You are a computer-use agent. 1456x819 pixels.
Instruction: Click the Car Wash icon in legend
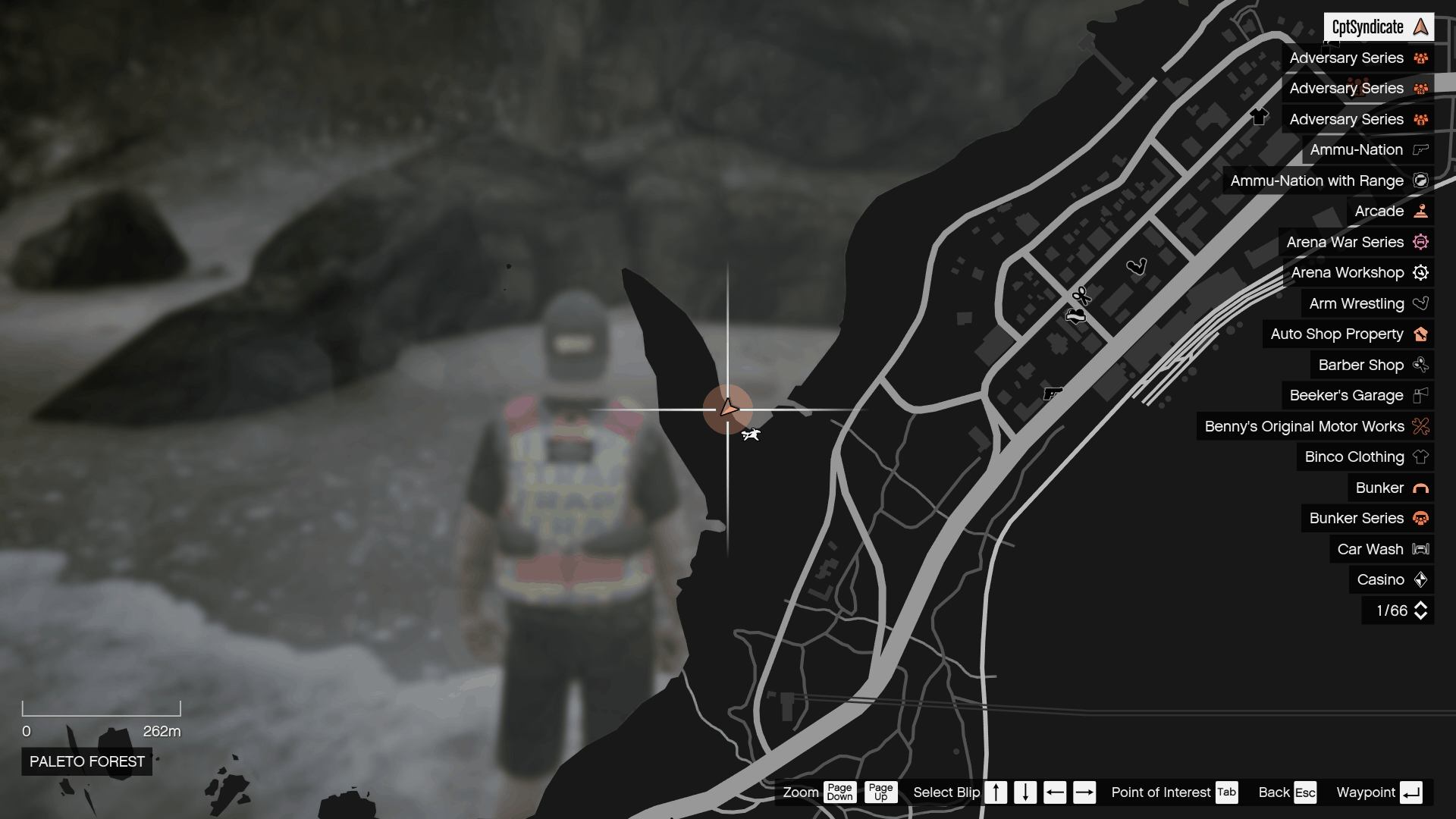[1420, 548]
